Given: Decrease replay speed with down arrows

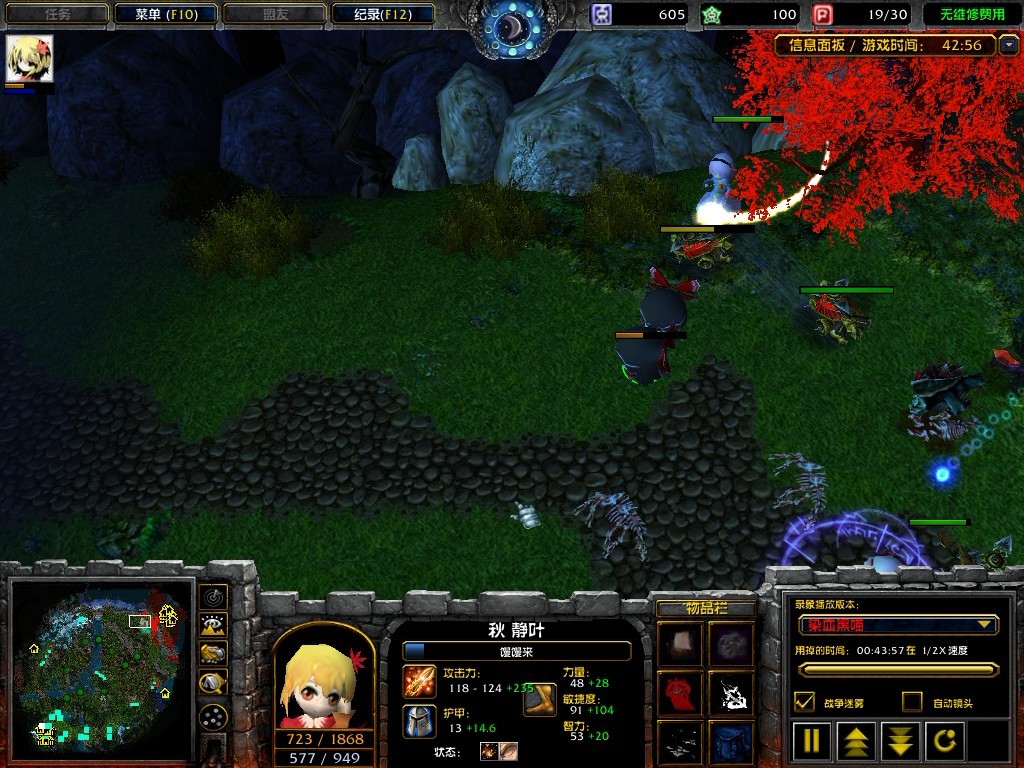Looking at the screenshot, I should click(x=902, y=741).
